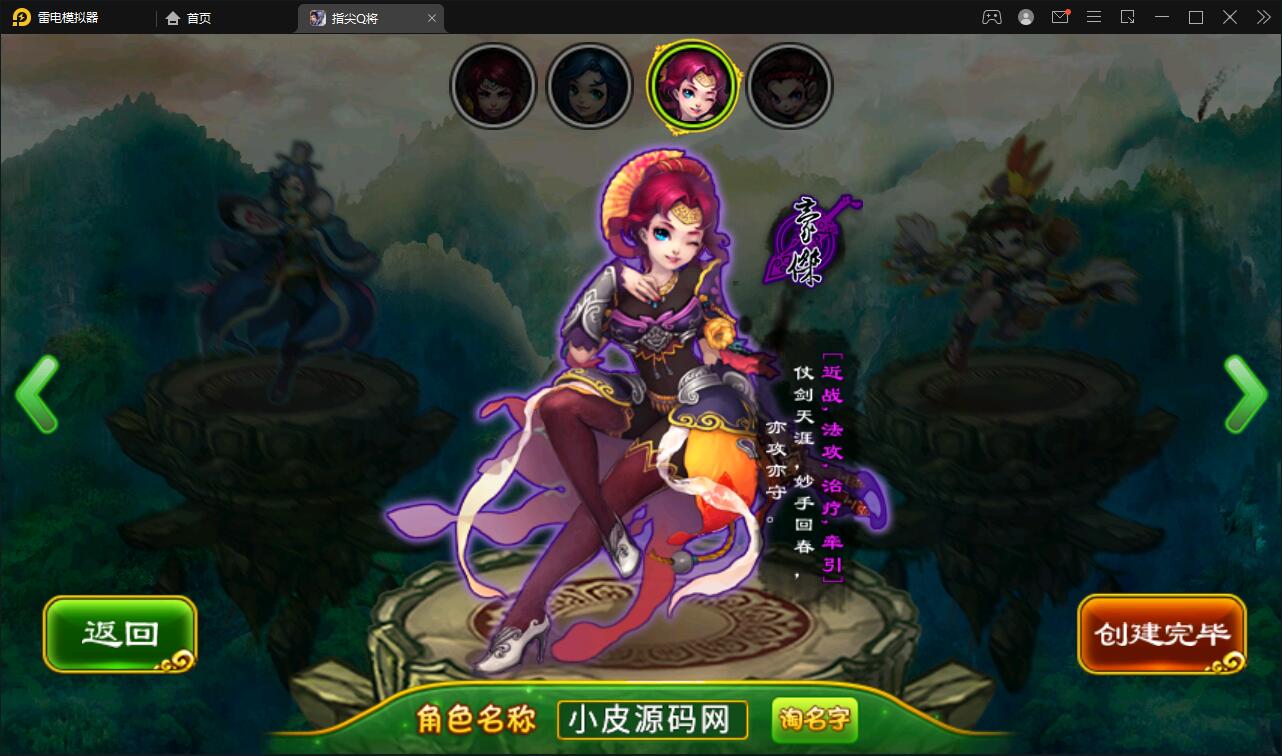Click the screen capture icon in titlebar

[x=1128, y=17]
